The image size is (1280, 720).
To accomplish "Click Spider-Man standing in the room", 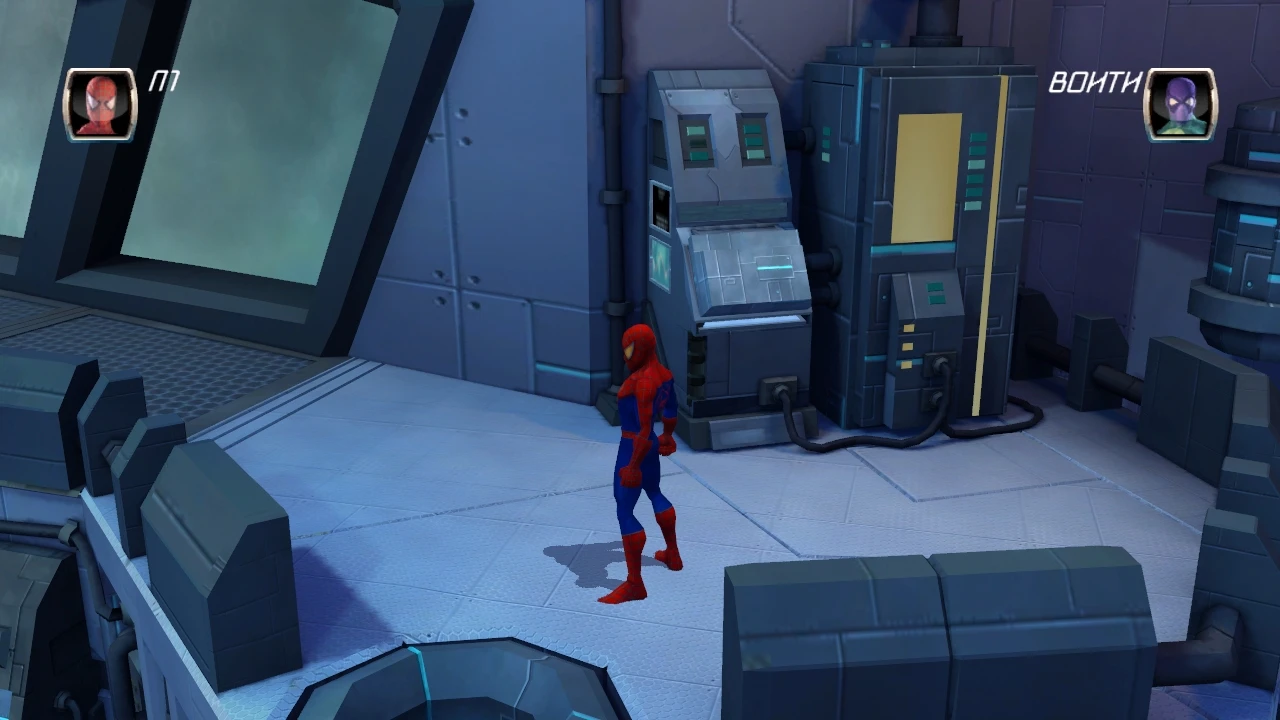I will [x=640, y=450].
